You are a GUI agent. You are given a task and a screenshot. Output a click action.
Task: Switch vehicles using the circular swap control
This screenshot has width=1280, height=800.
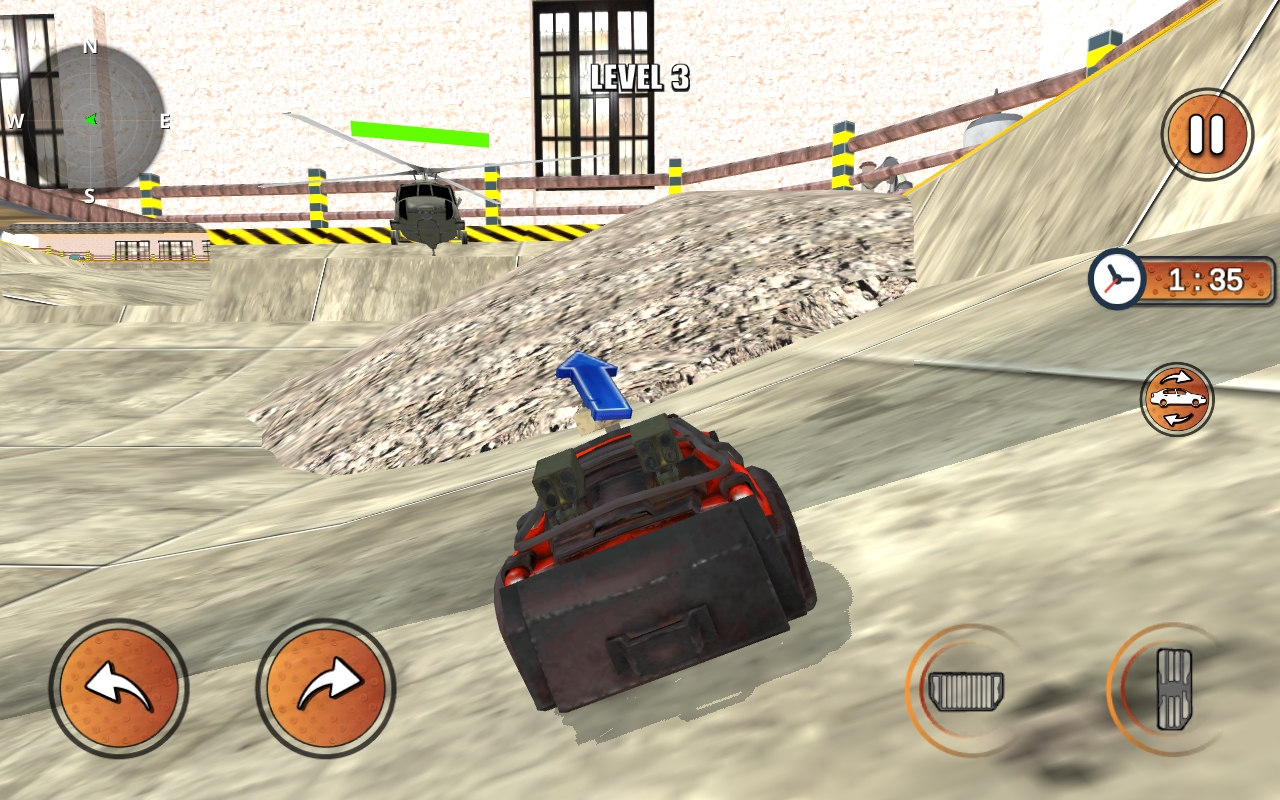(x=1176, y=399)
